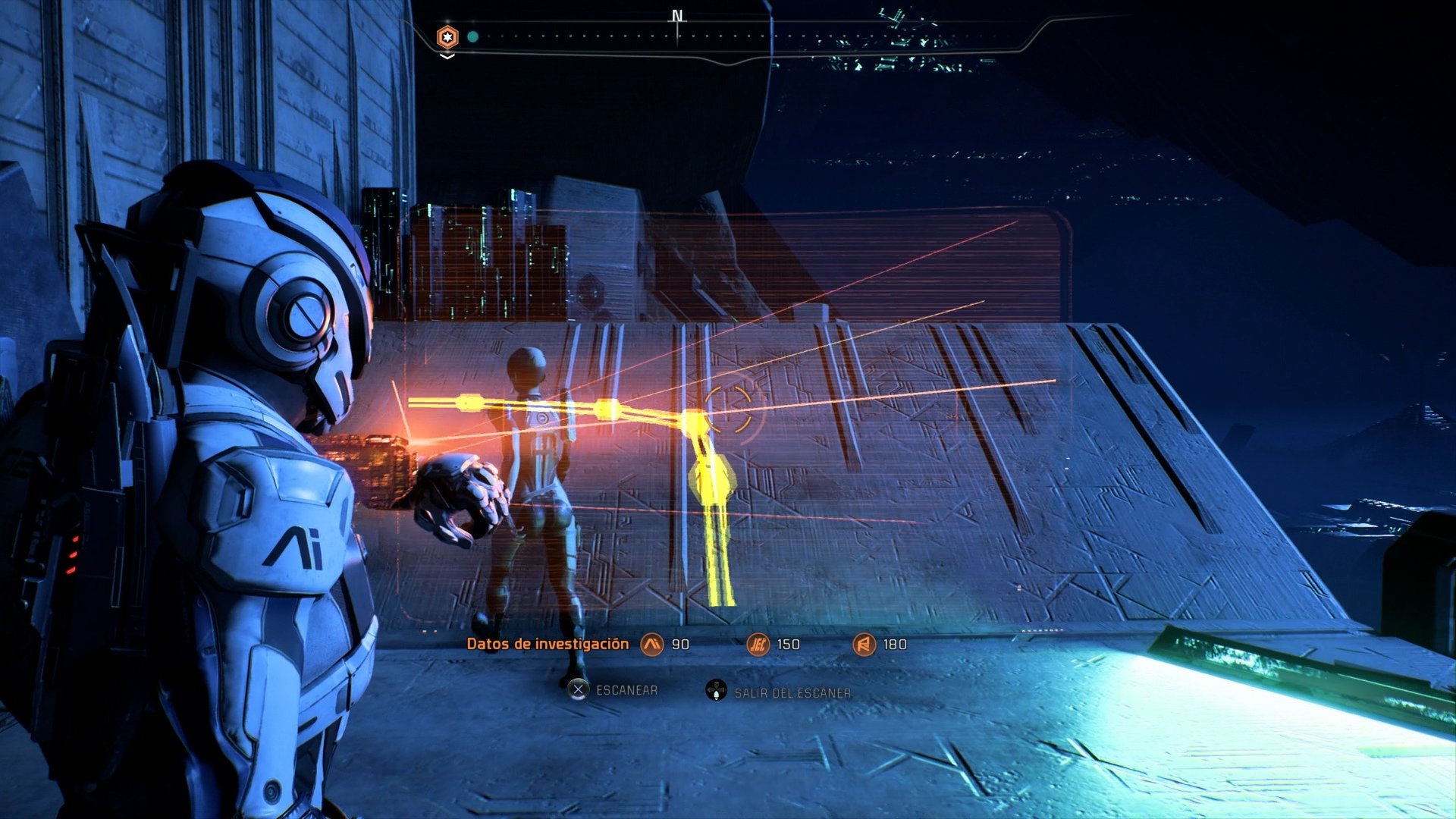Click the D-pad icon beside Salir del escáner
1456x819 pixels.
point(716,692)
